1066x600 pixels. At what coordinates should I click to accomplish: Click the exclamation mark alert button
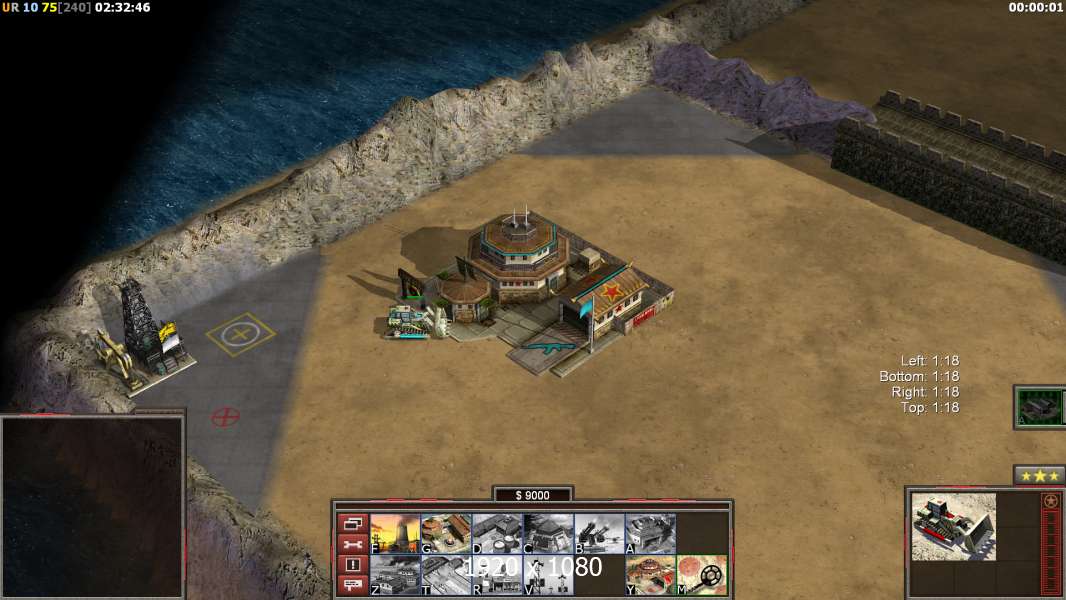[x=352, y=565]
